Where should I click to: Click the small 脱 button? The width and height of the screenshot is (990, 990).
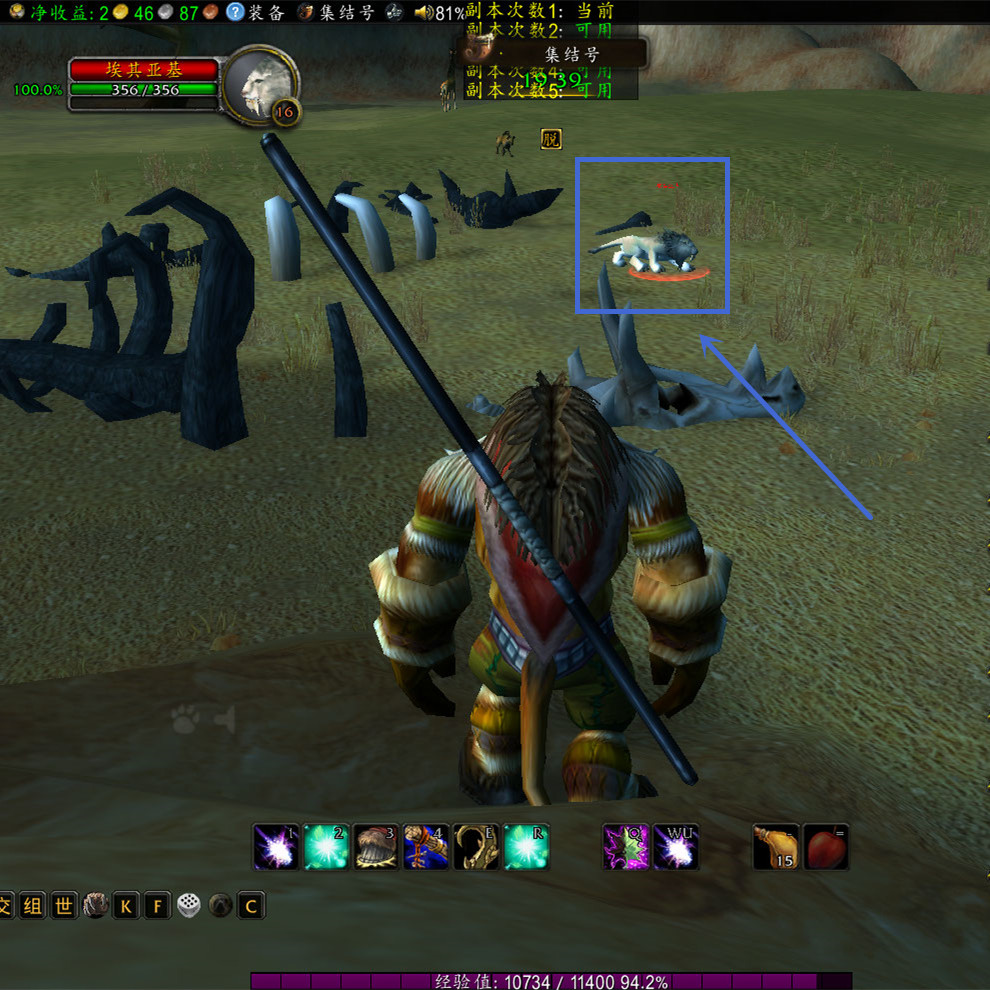click(x=551, y=139)
